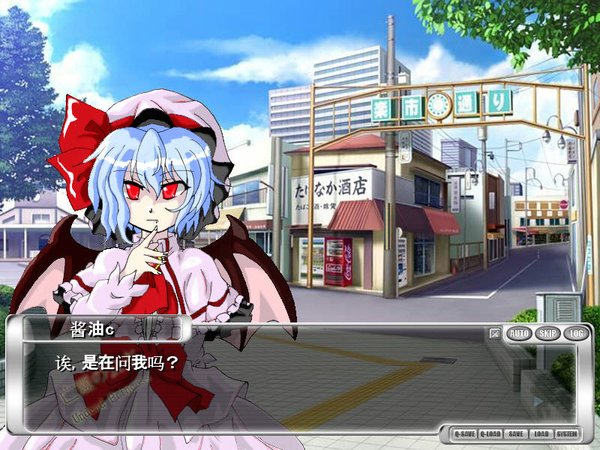Viewport: 600px width, 450px height.
Task: Open the LOAD menu
Action: point(541,434)
